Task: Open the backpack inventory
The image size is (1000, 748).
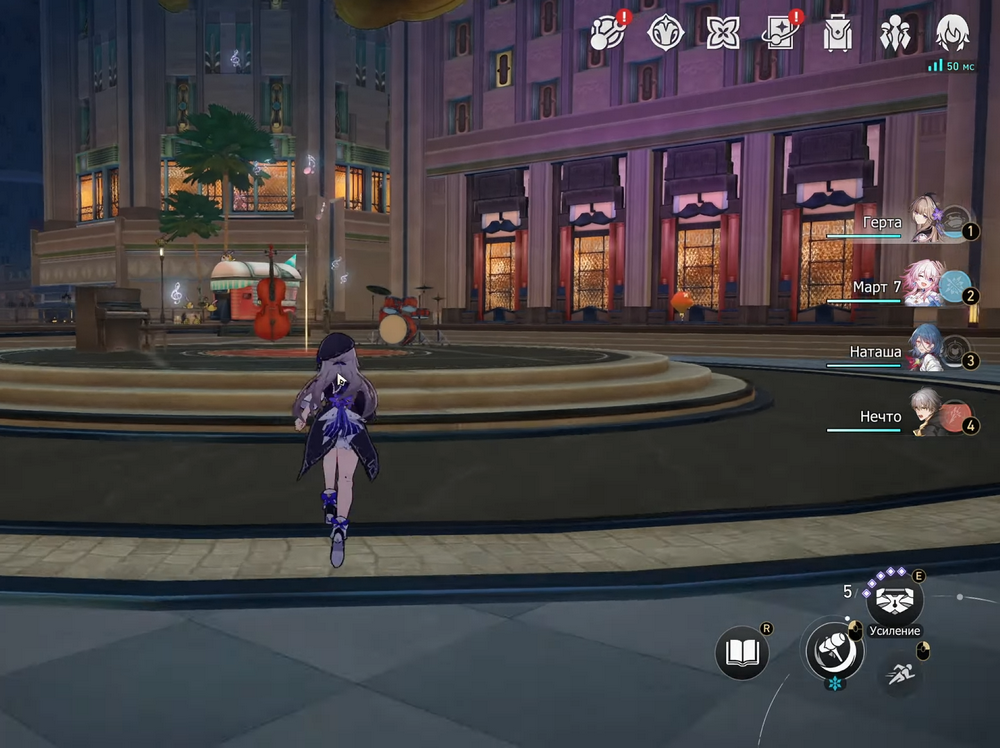Action: 837,33
